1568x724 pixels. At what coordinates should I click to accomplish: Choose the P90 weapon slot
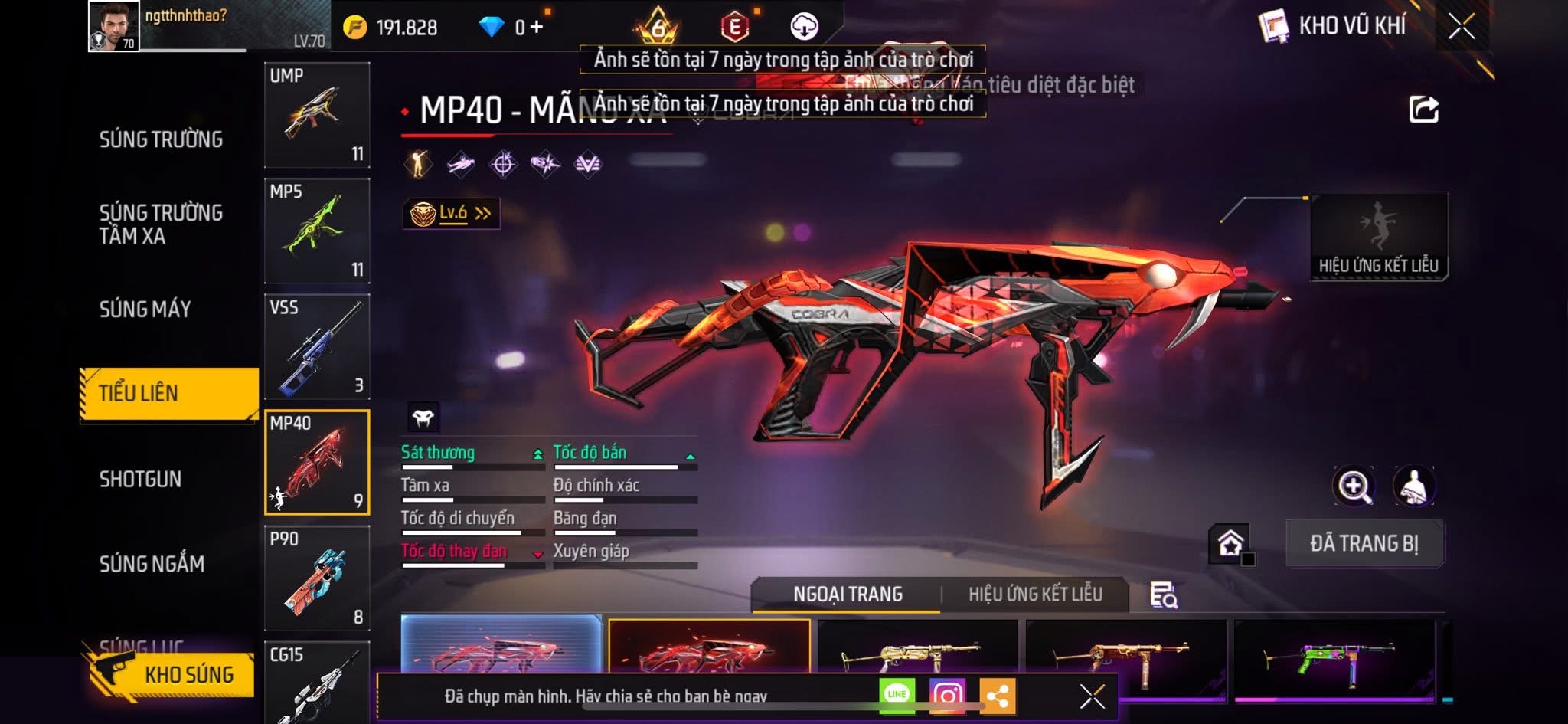coord(317,578)
